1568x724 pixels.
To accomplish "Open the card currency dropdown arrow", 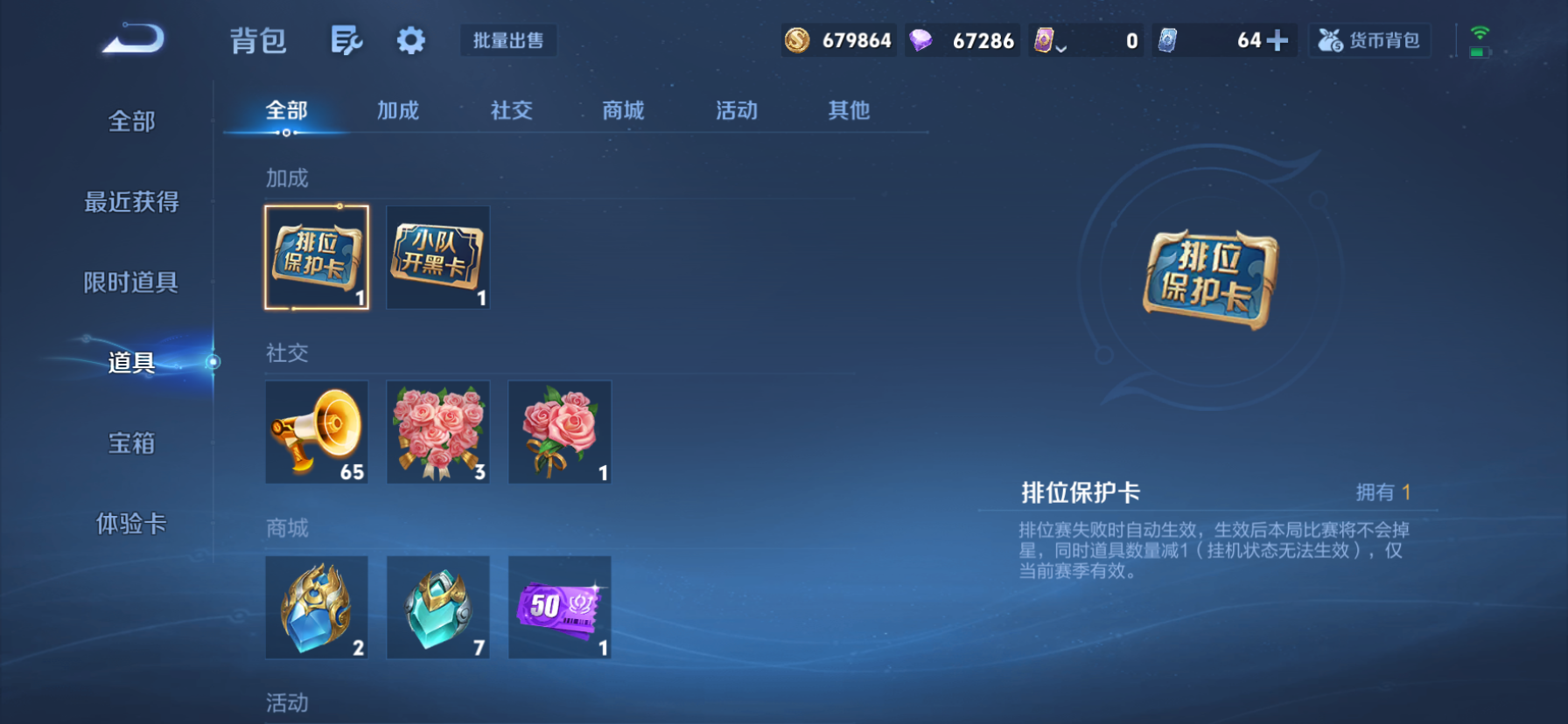I will click(1060, 48).
